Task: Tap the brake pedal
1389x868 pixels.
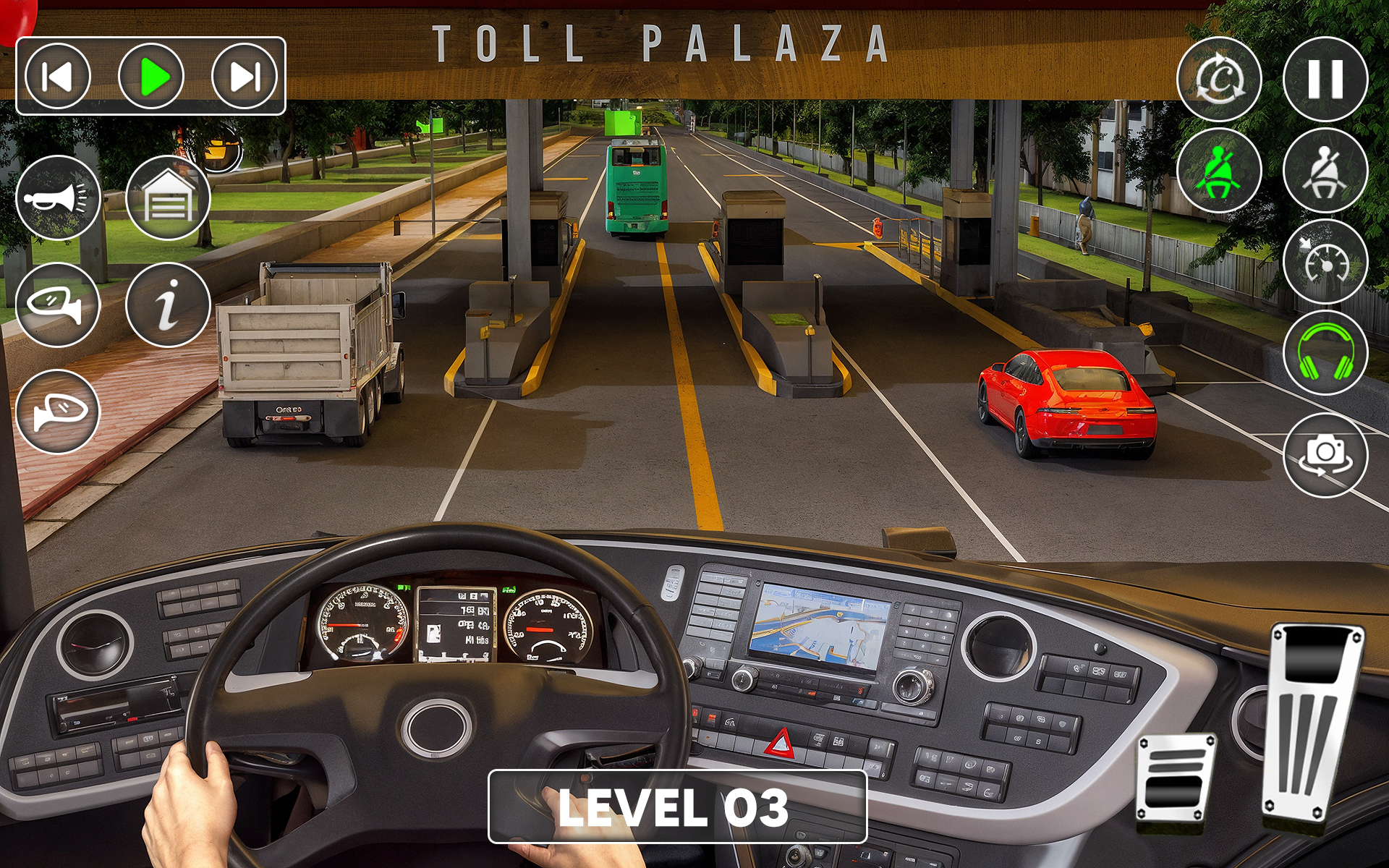Action: pos(1176,778)
